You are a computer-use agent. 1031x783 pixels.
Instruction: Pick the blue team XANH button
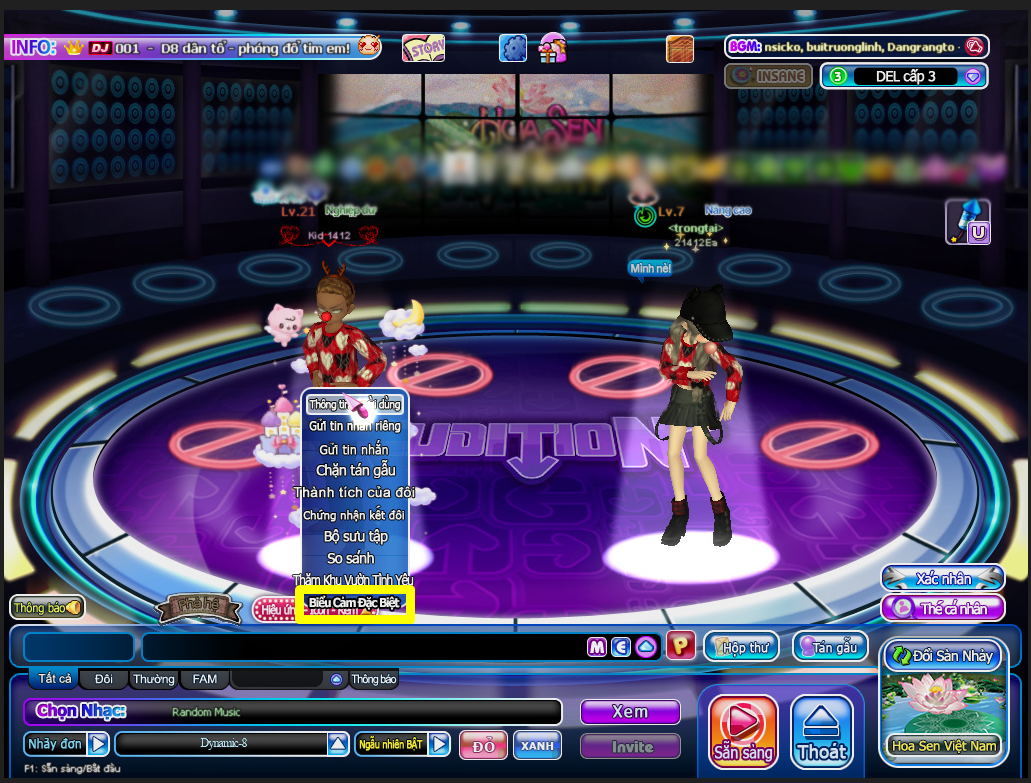coord(537,746)
